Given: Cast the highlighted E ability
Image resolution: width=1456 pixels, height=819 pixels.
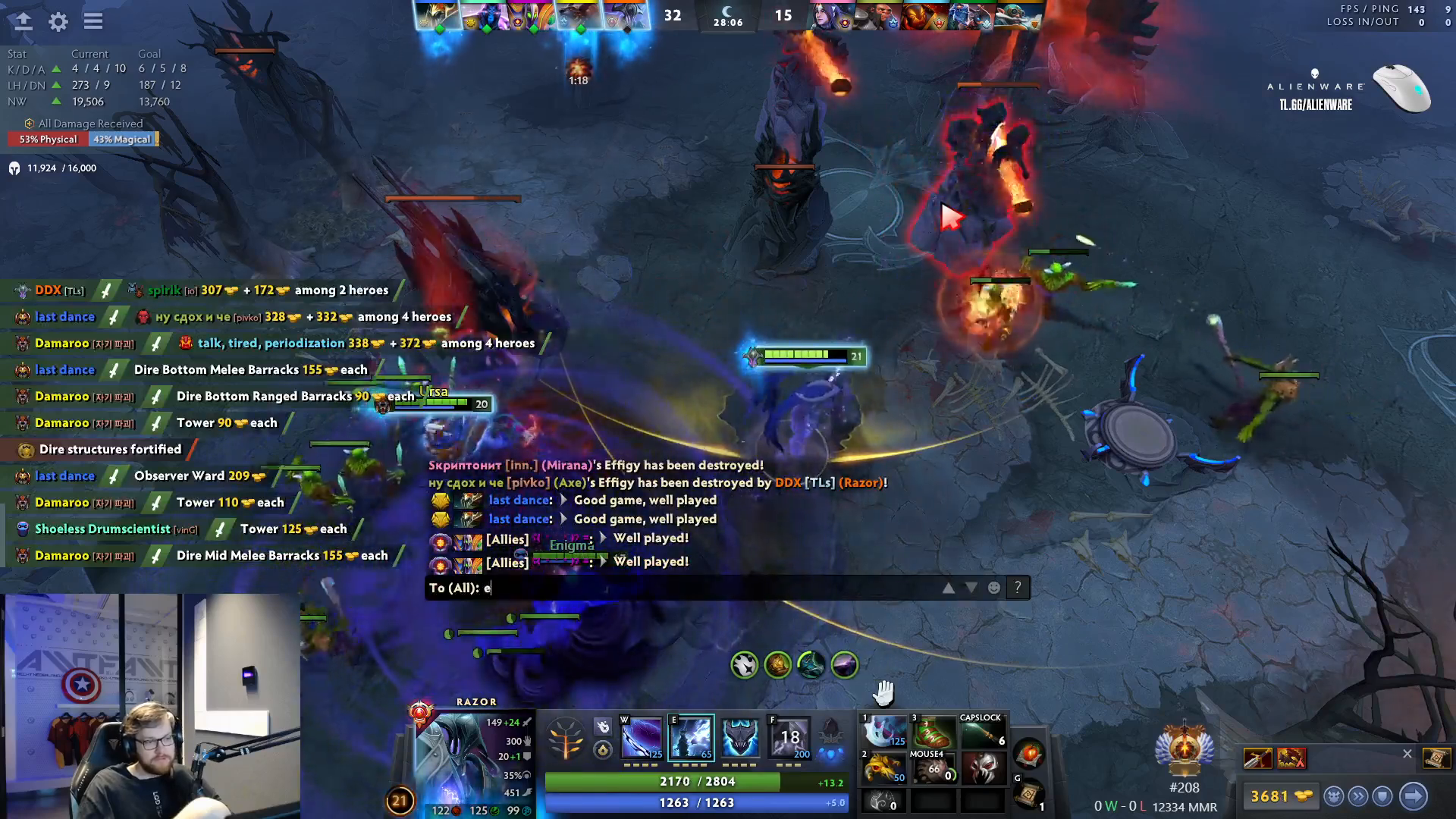Looking at the screenshot, I should pos(692,737).
